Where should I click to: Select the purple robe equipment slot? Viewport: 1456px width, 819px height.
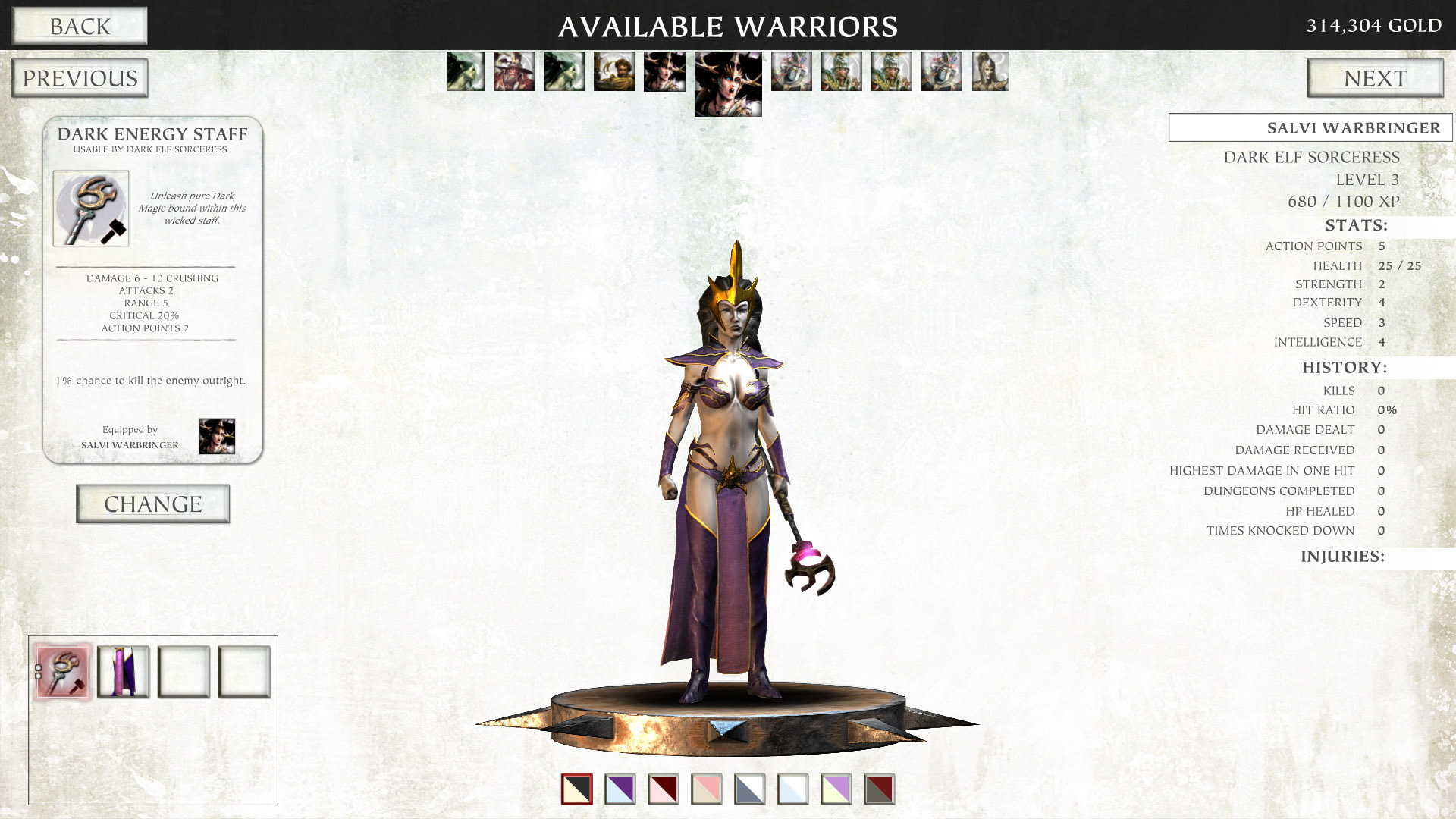124,671
